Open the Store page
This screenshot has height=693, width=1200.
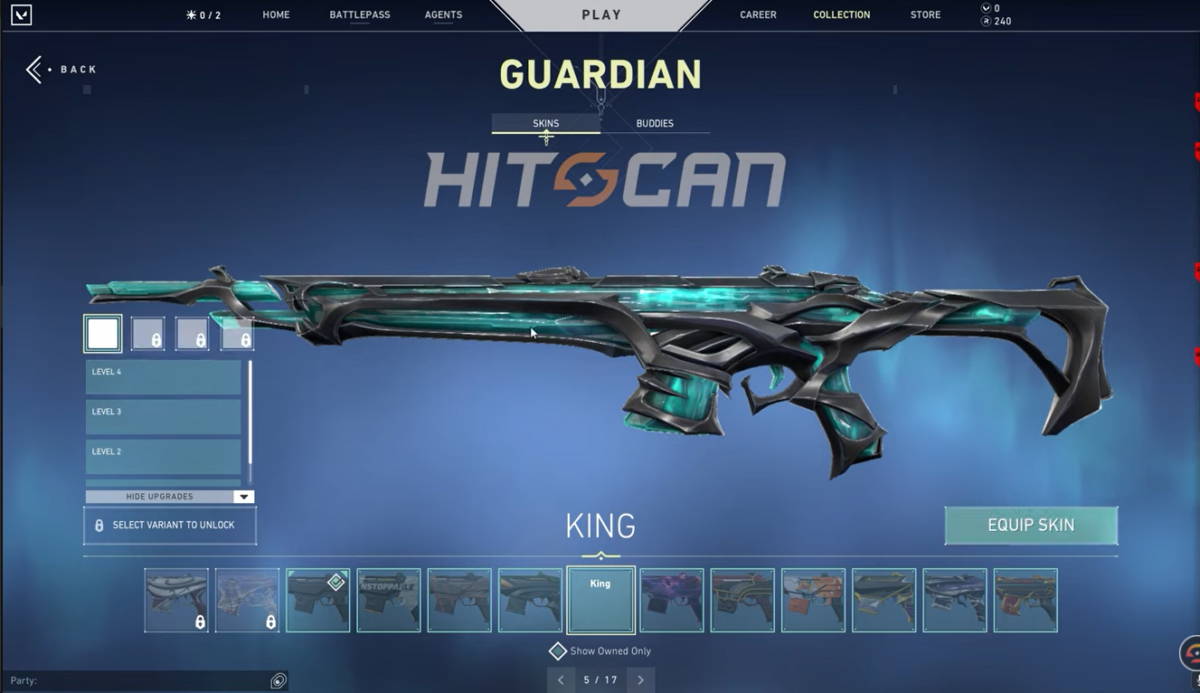[925, 15]
